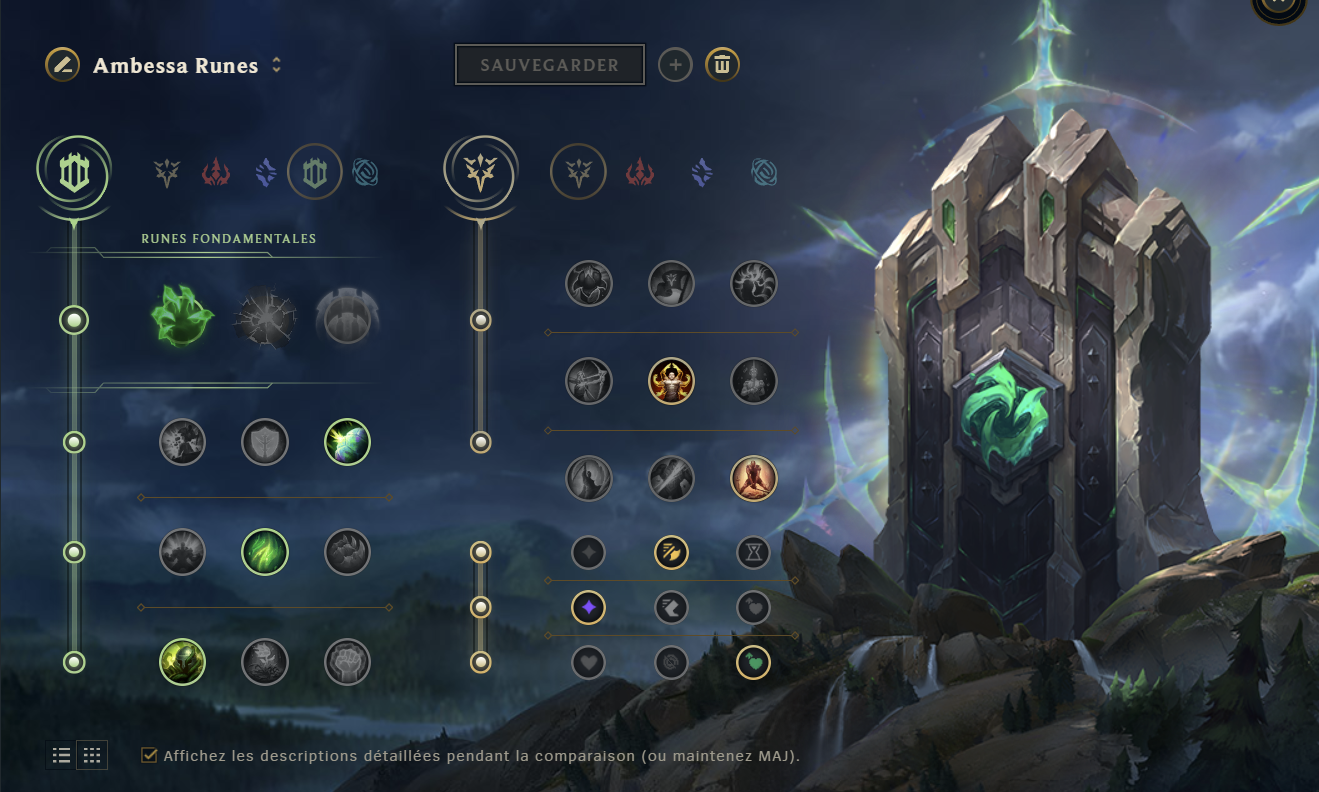Uncheck the detailed descriptions checkbox

tap(149, 757)
